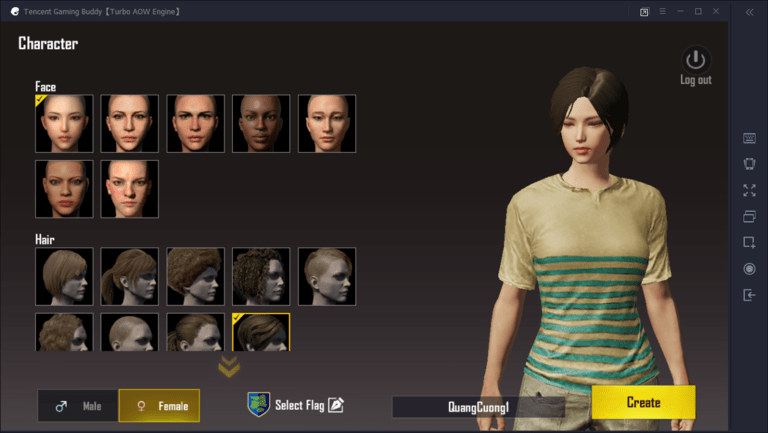Screen dimensions: 768x433
Task: Select the afro hairstyle thumbnail
Action: click(195, 276)
